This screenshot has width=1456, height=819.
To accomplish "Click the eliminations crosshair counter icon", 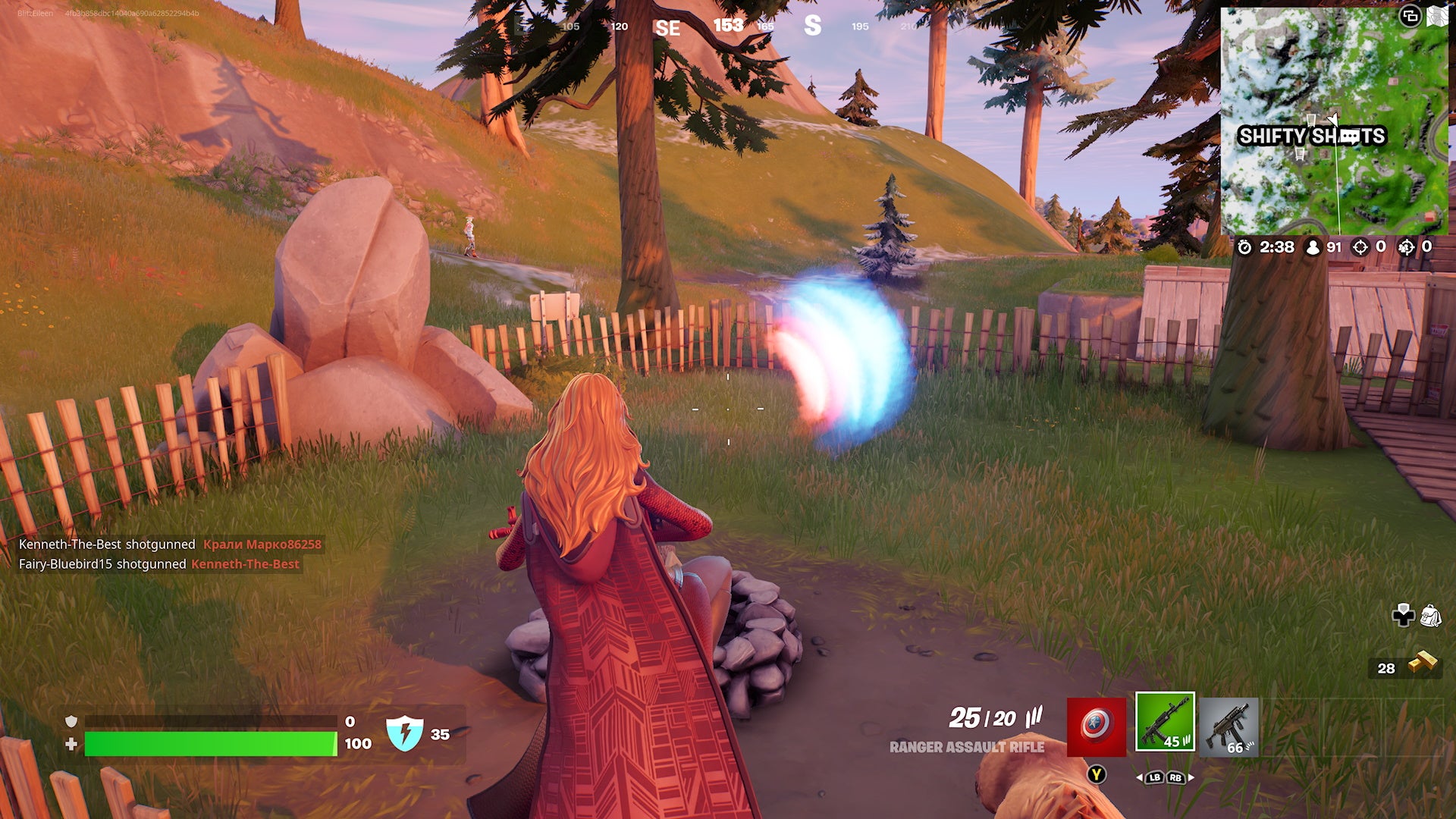I will 1361,247.
